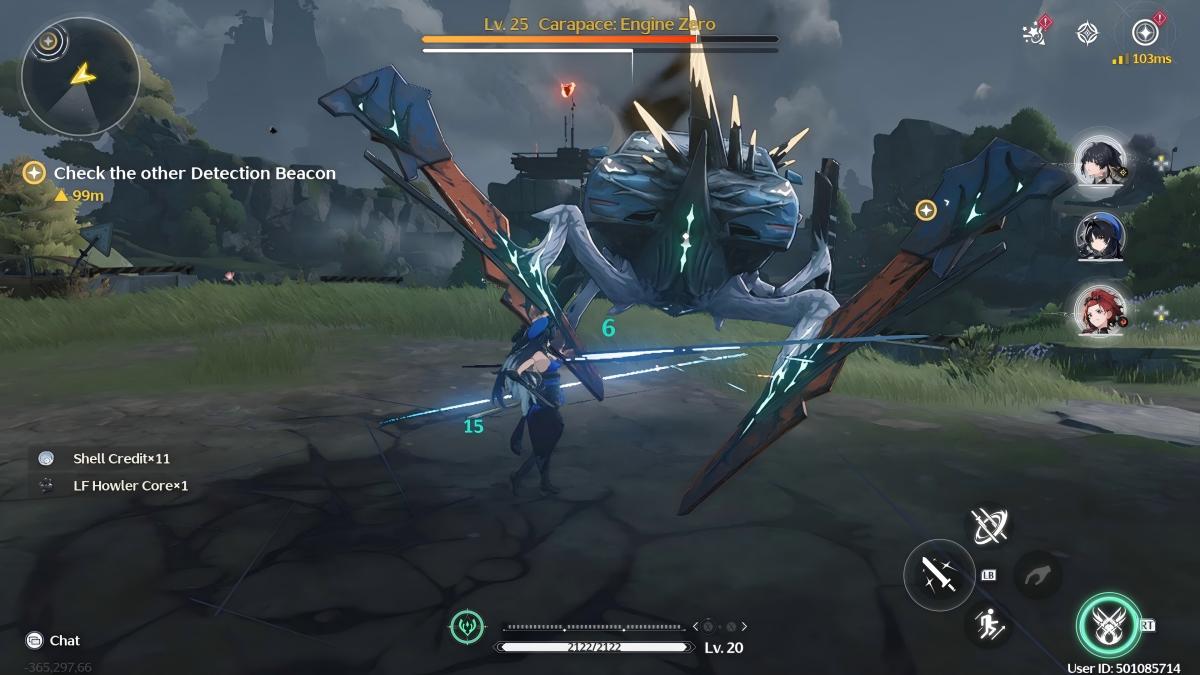Switch to the red-haired character portrait

[1100, 310]
